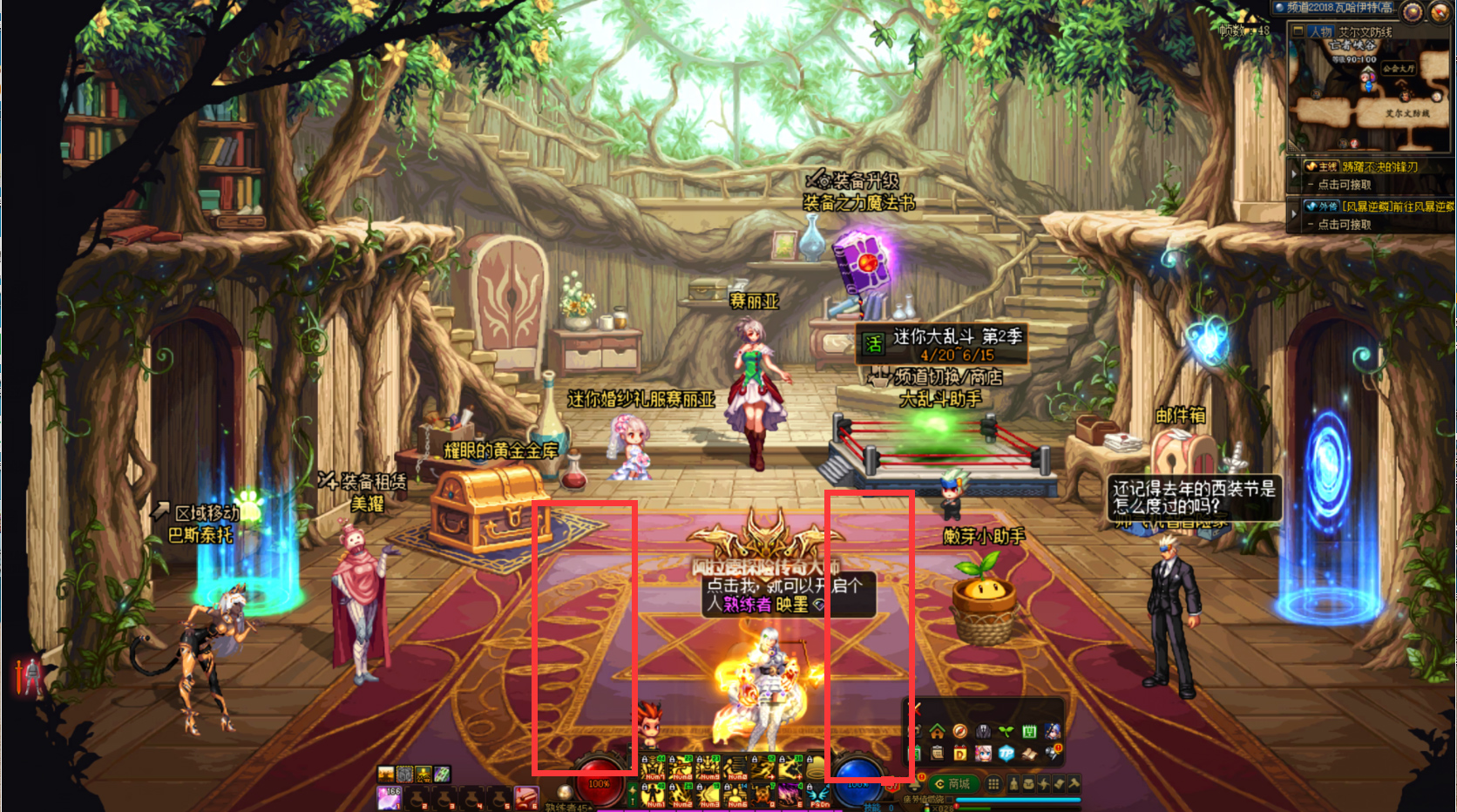1457x812 pixels.
Task: Use the red item in quick slot 6
Action: click(525, 796)
